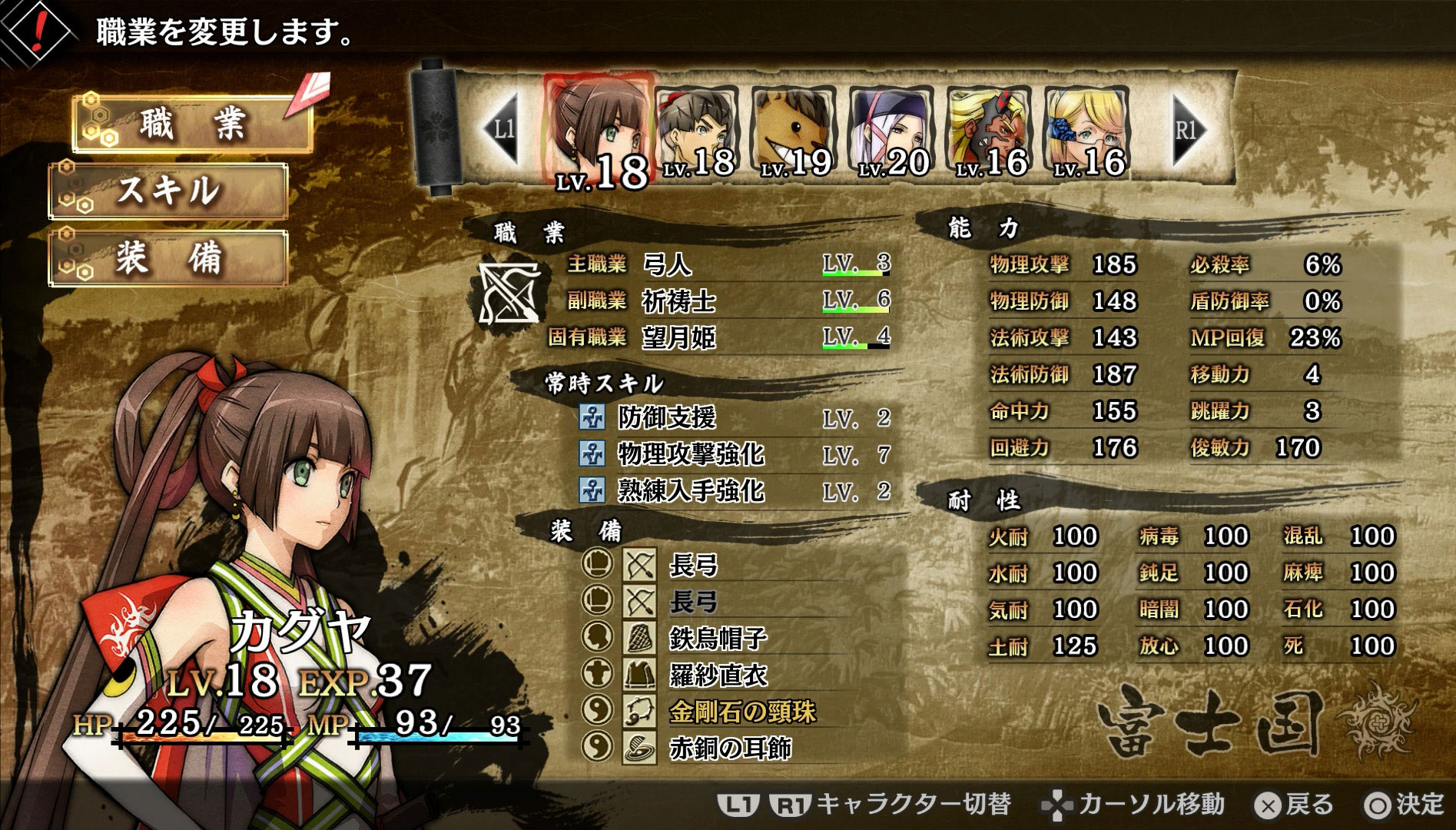The image size is (1456, 830).
Task: Choose the 装備 (equipment) menu entry
Action: pos(169,257)
